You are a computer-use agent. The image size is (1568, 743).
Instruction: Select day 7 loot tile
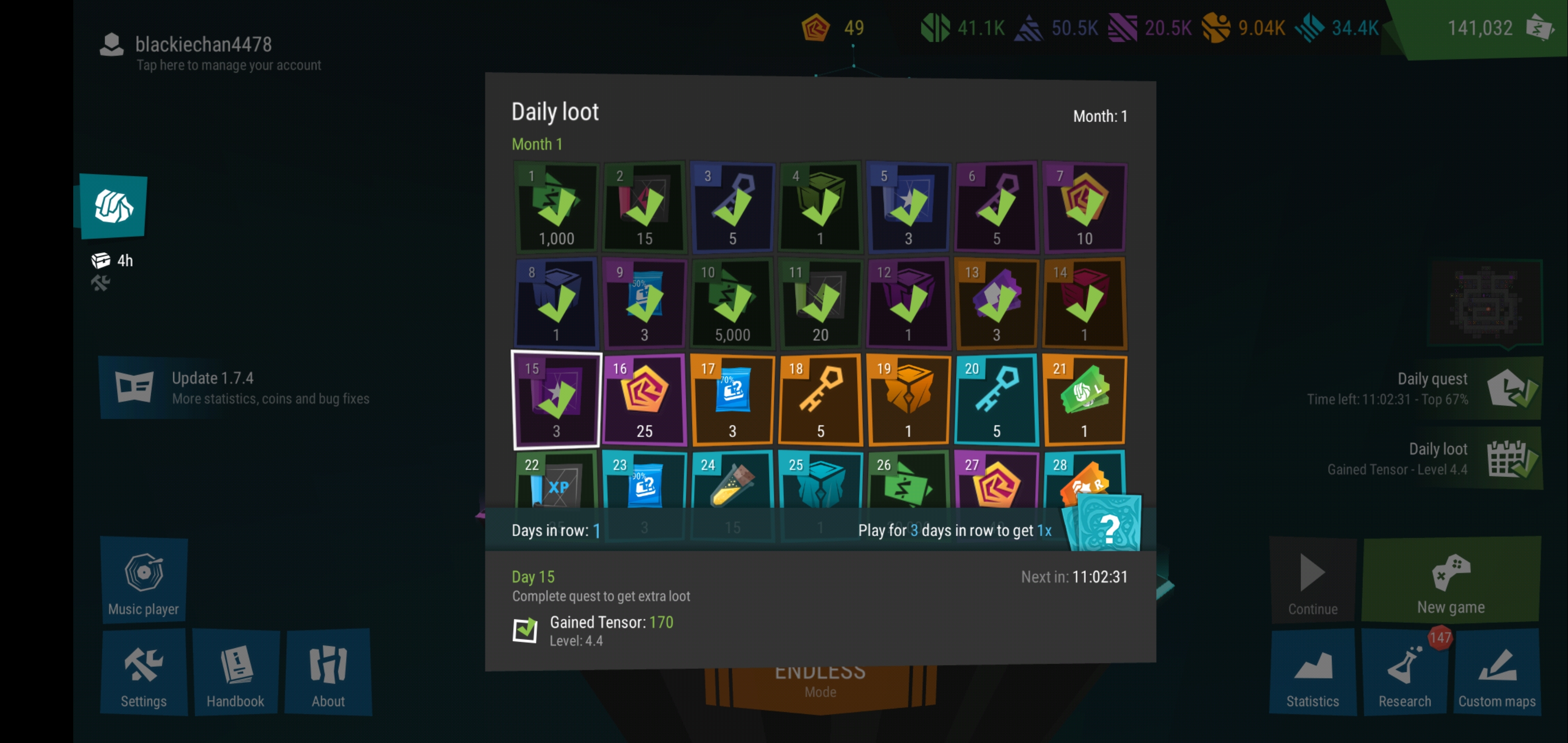point(1084,207)
